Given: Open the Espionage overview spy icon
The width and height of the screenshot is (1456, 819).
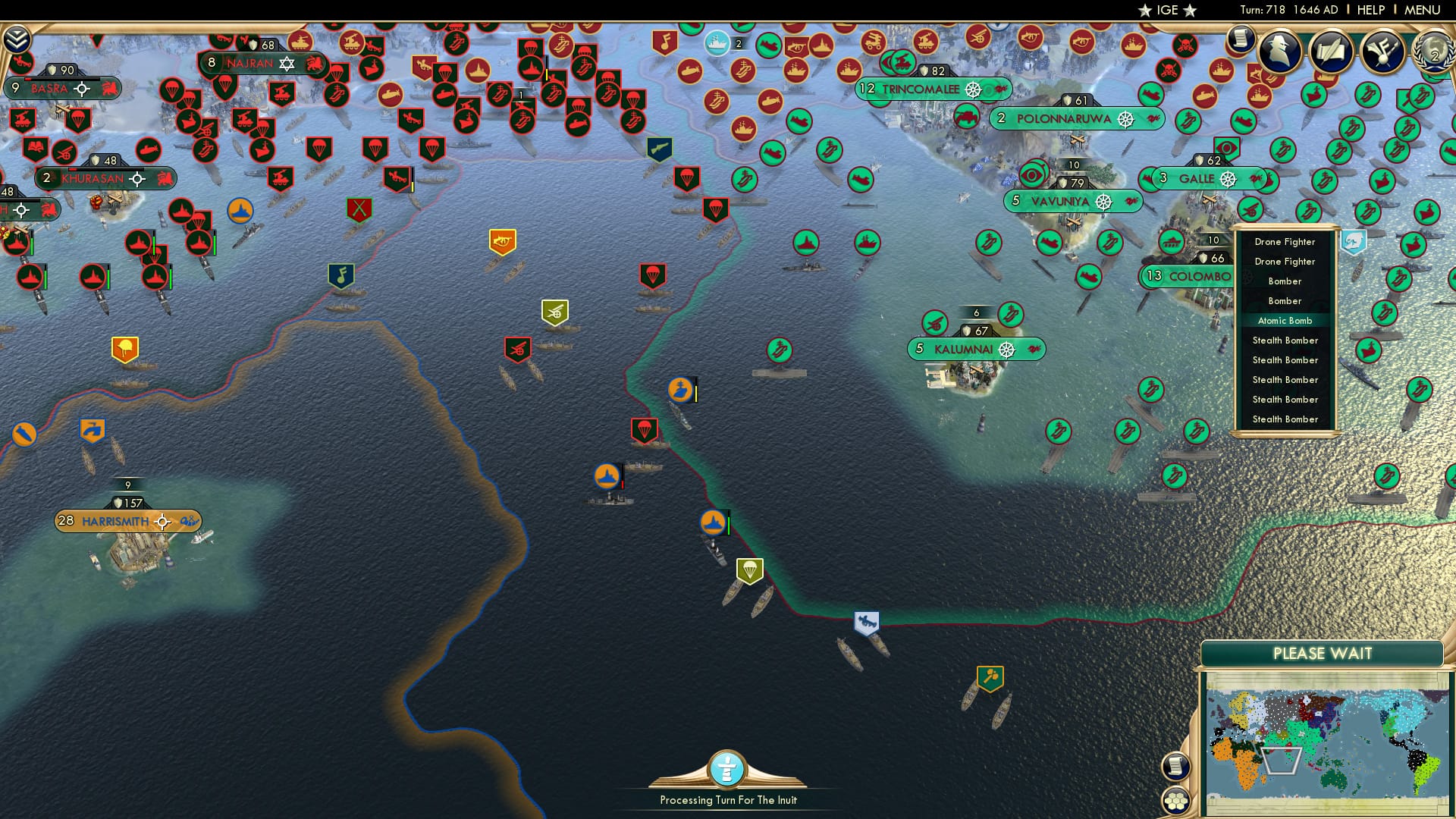Looking at the screenshot, I should point(1282,52).
